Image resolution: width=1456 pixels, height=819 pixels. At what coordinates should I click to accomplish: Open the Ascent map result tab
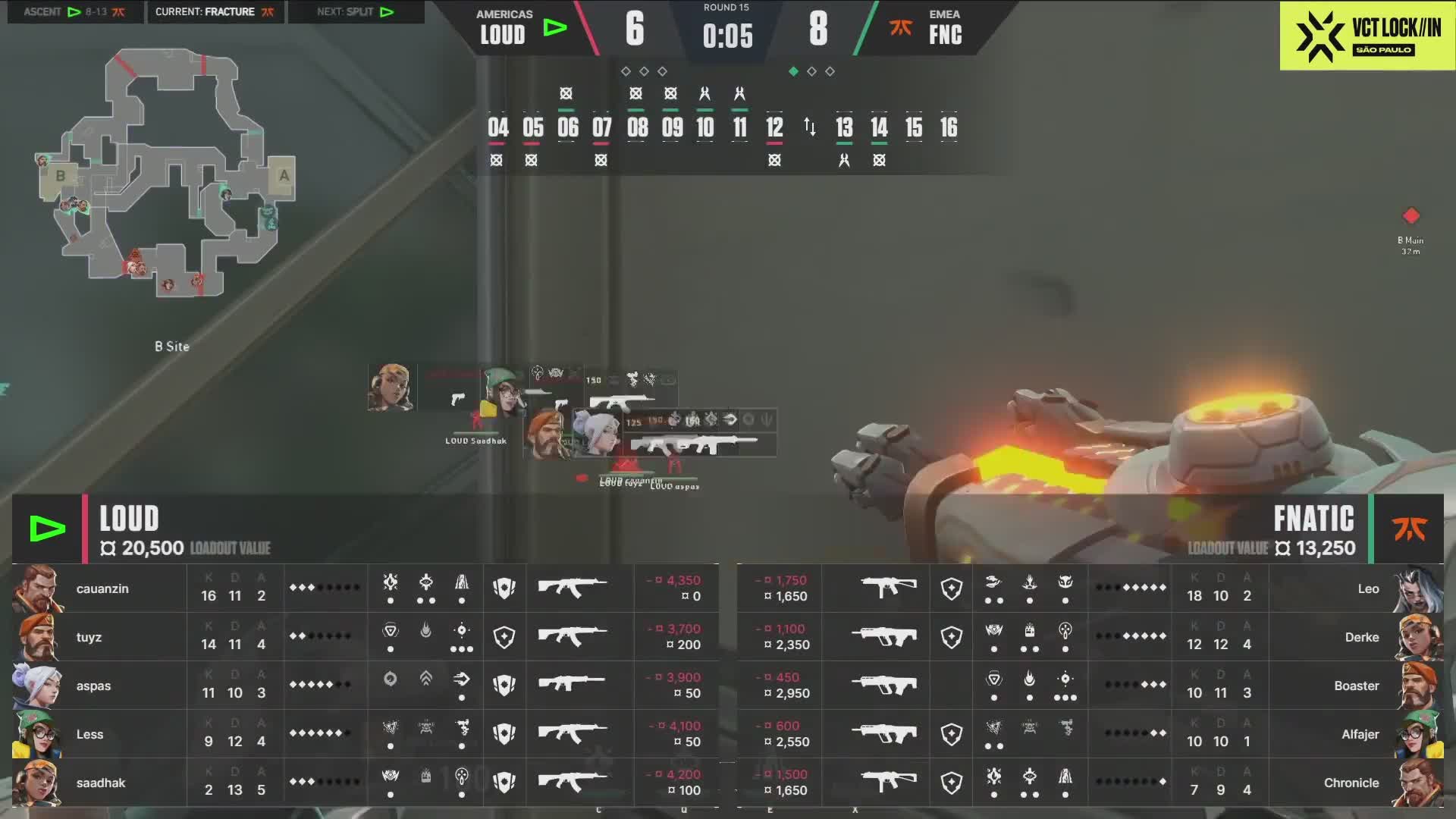(74, 12)
